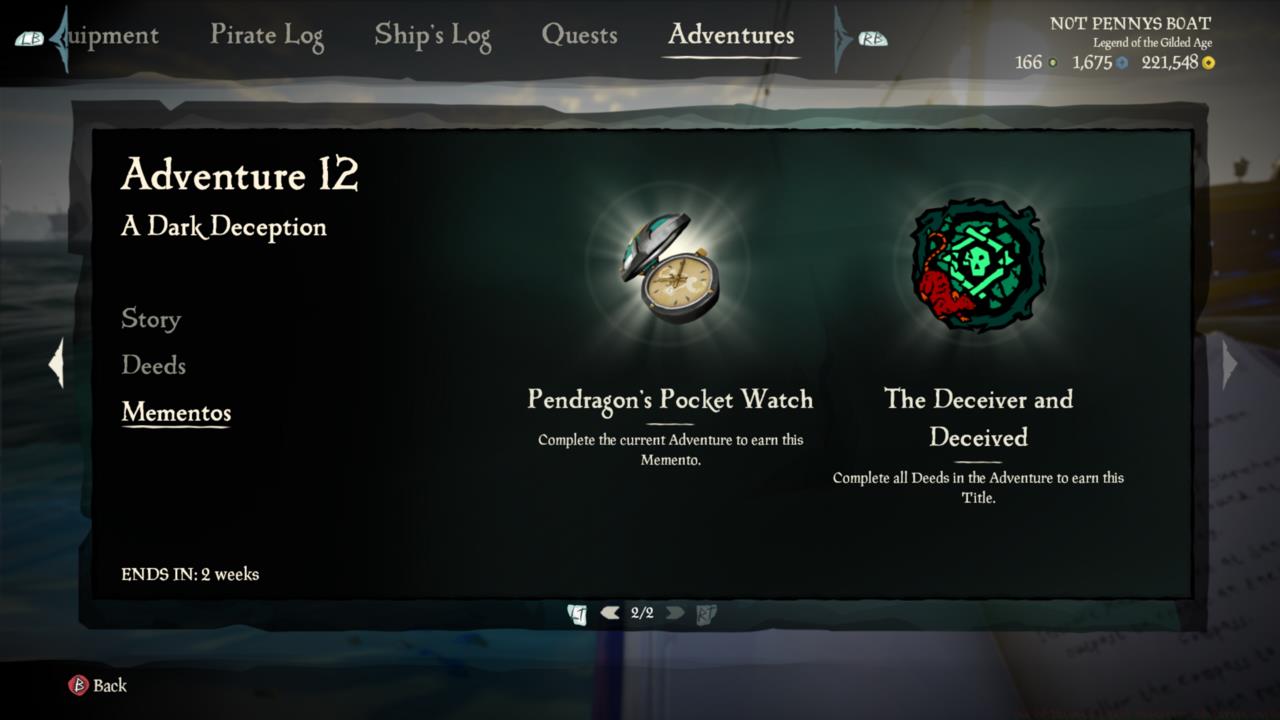Select the Mementos section
This screenshot has width=1280, height=720.
click(x=176, y=413)
